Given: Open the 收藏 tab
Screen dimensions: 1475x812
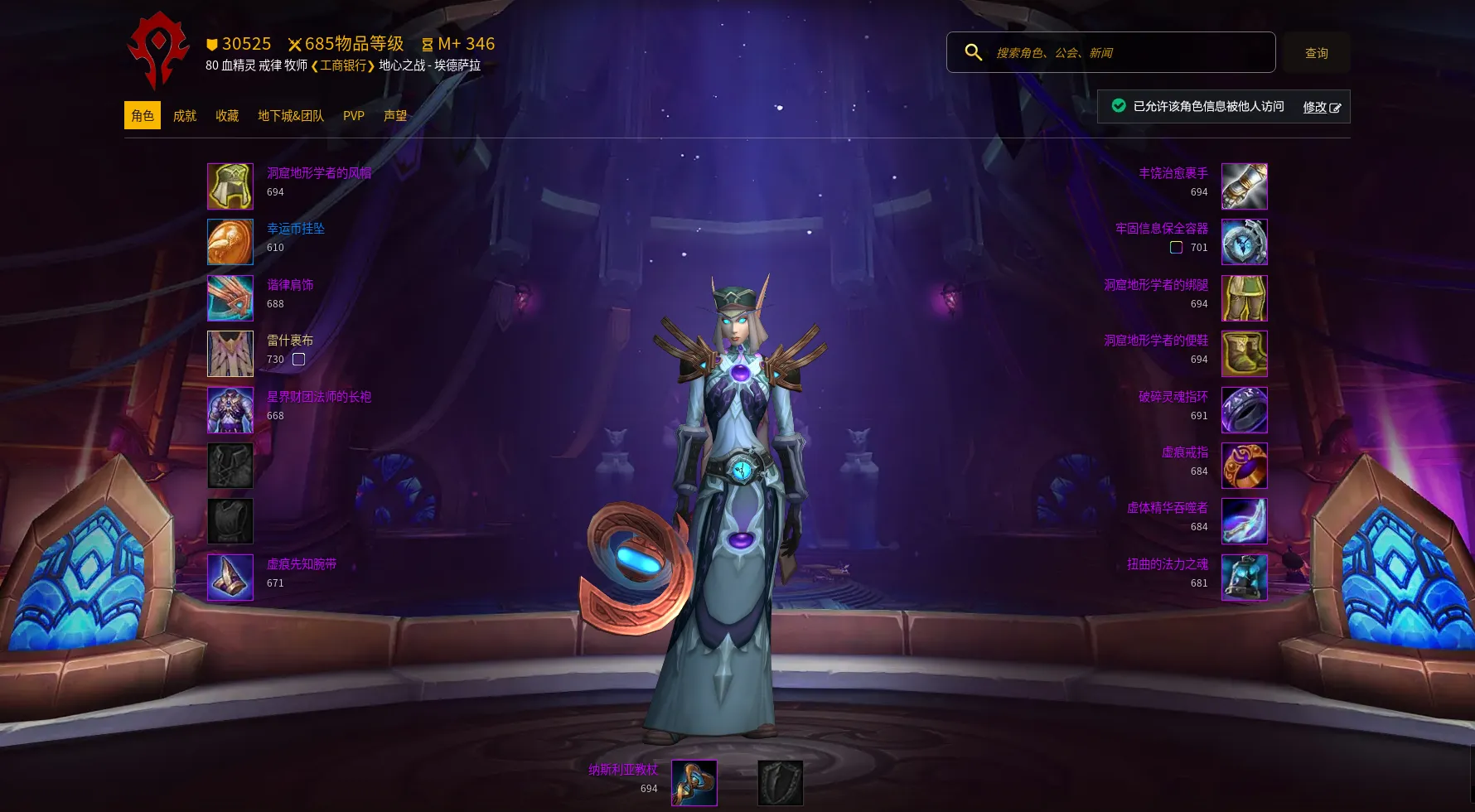Looking at the screenshot, I should (x=227, y=116).
